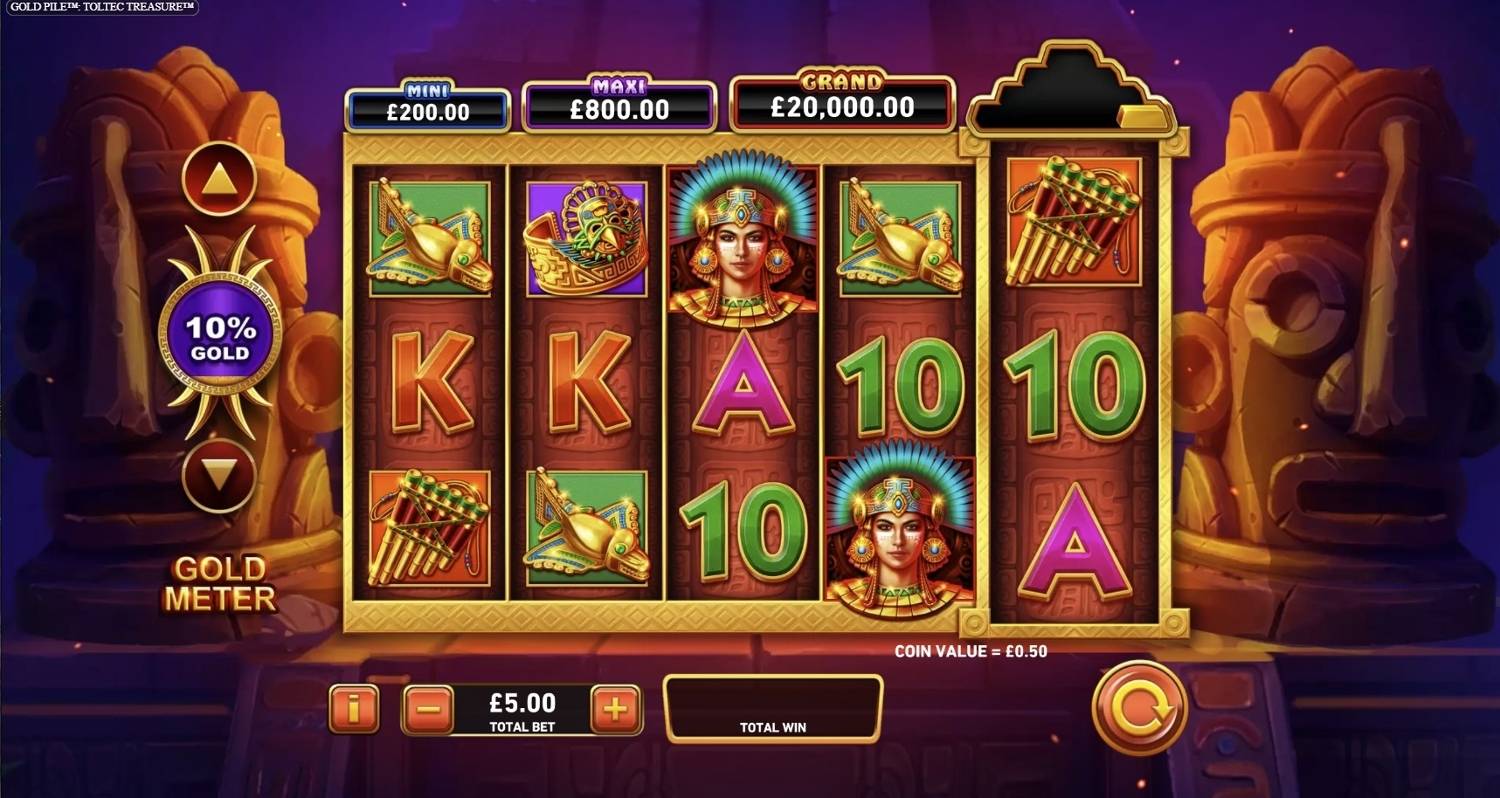Open the game info paytable button

click(x=354, y=710)
